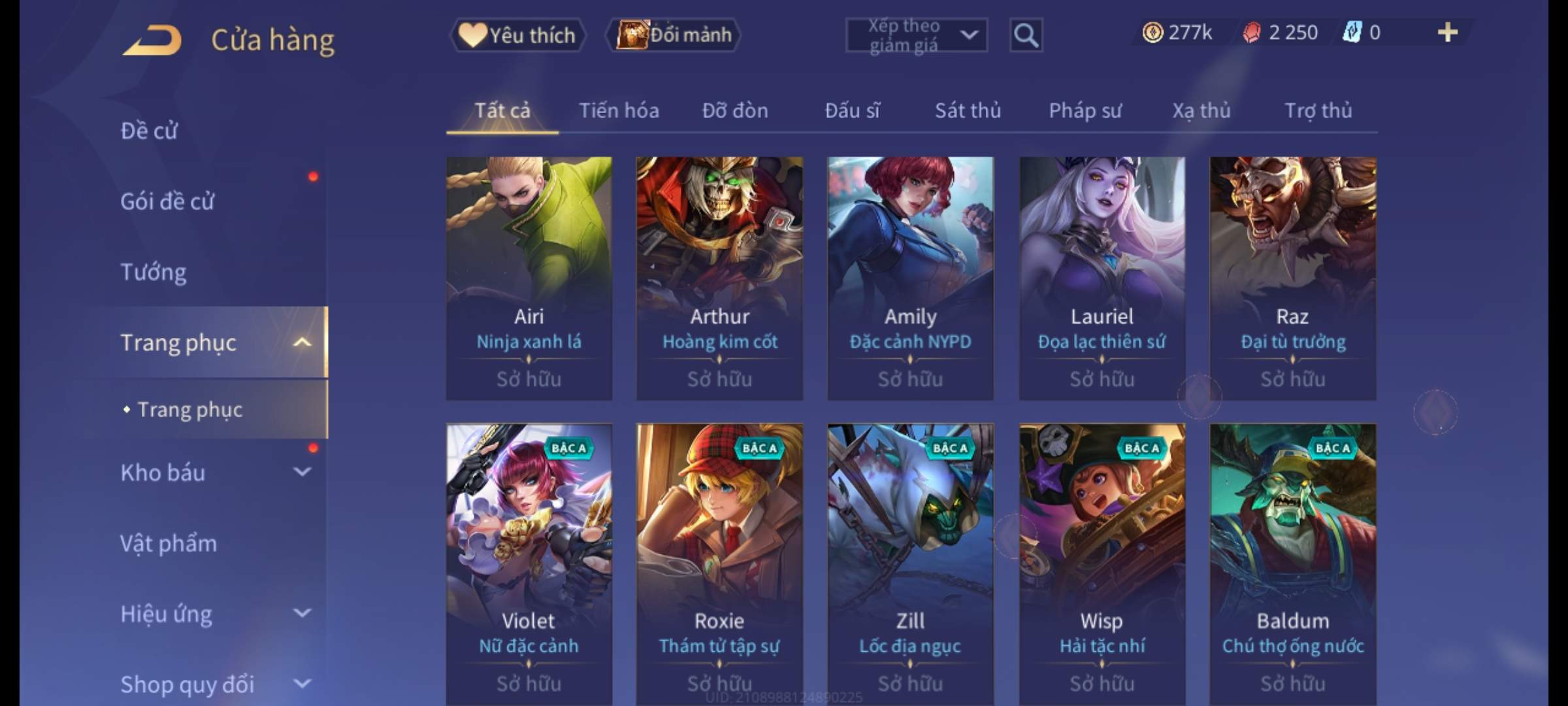Choose the Zill Lốc địa ngục skin card
Viewport: 1568px width, 706px height.
910,562
